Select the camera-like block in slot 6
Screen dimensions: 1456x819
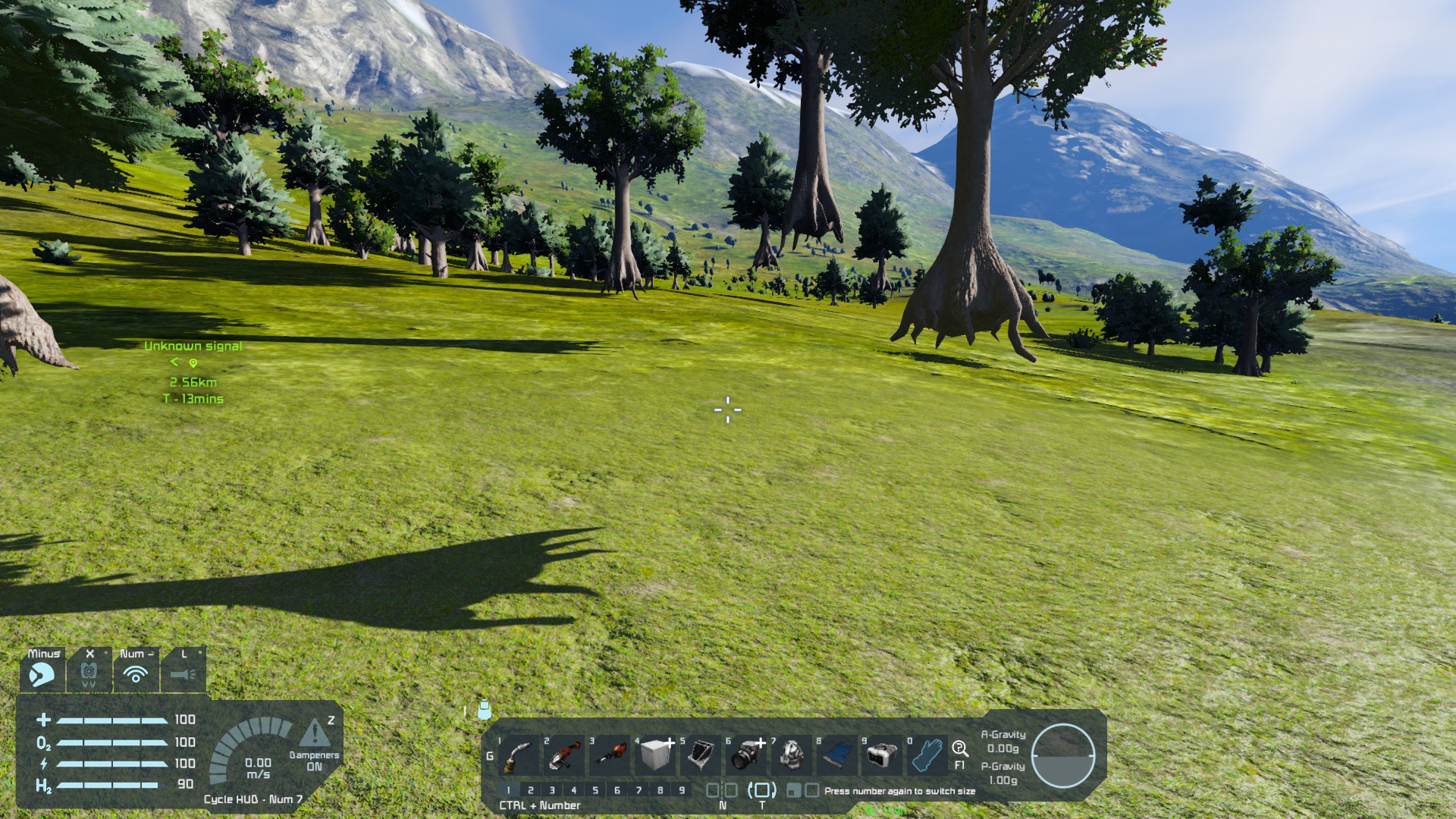coord(748,755)
